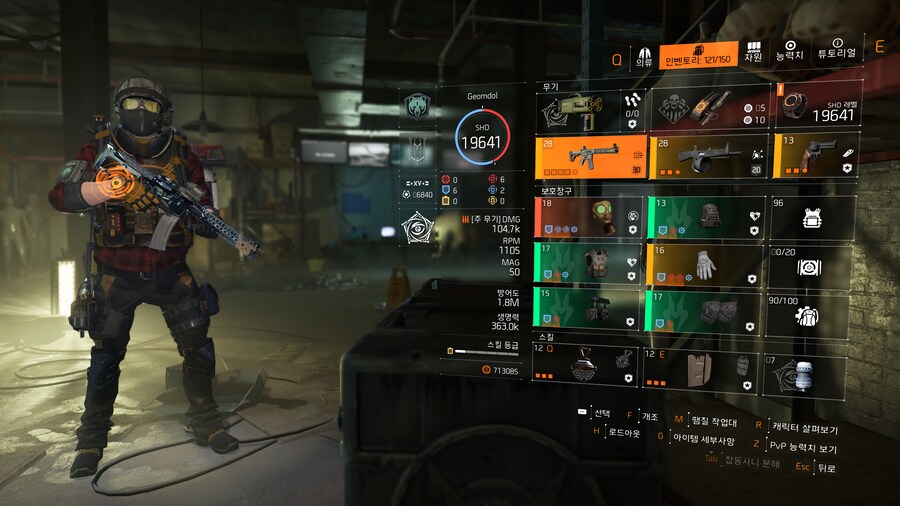The image size is (900, 506).
Task: Open the 인벤토리 inventory tab
Action: pyautogui.click(x=699, y=55)
